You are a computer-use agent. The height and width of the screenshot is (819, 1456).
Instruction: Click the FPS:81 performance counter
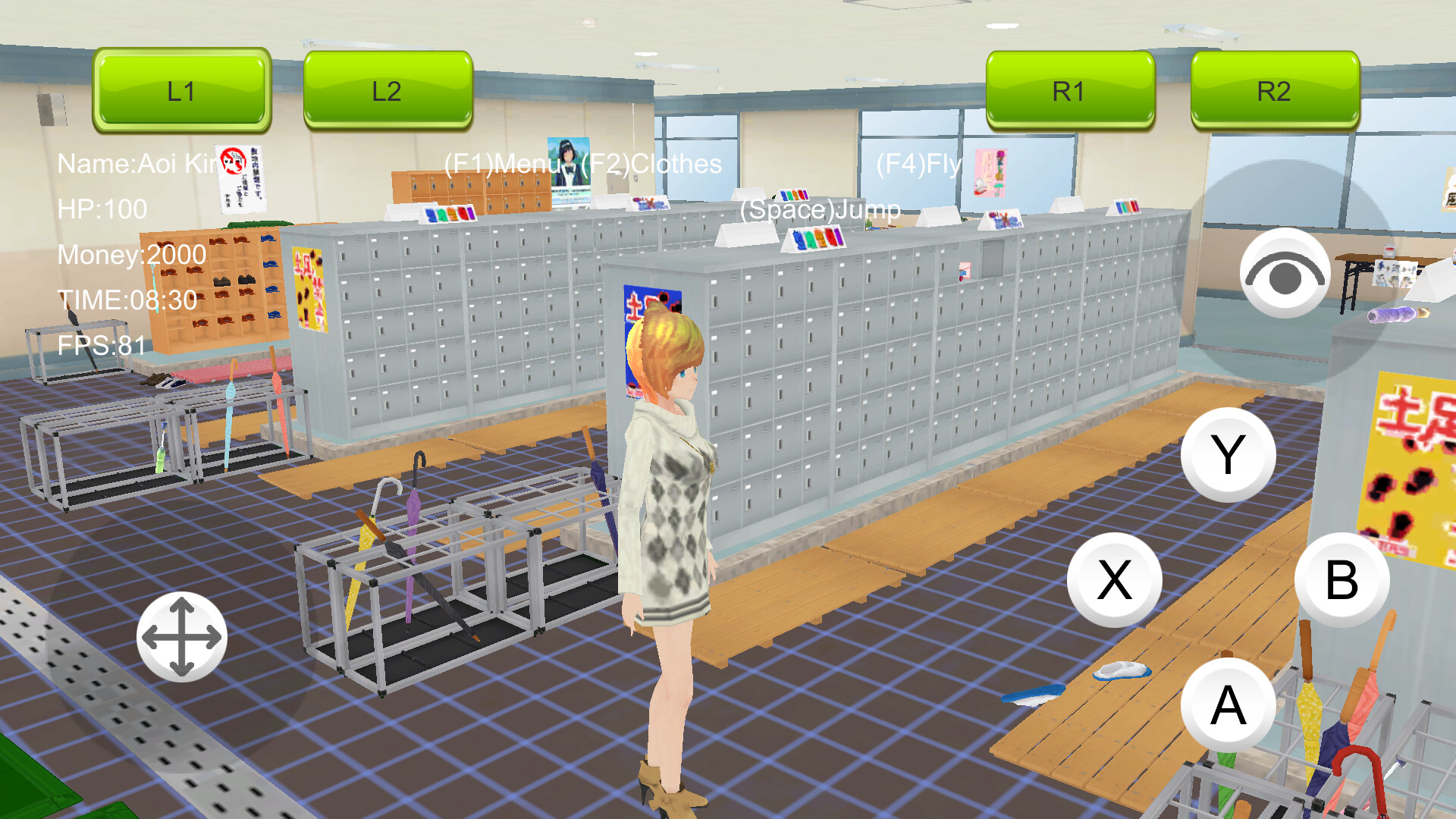(x=99, y=347)
